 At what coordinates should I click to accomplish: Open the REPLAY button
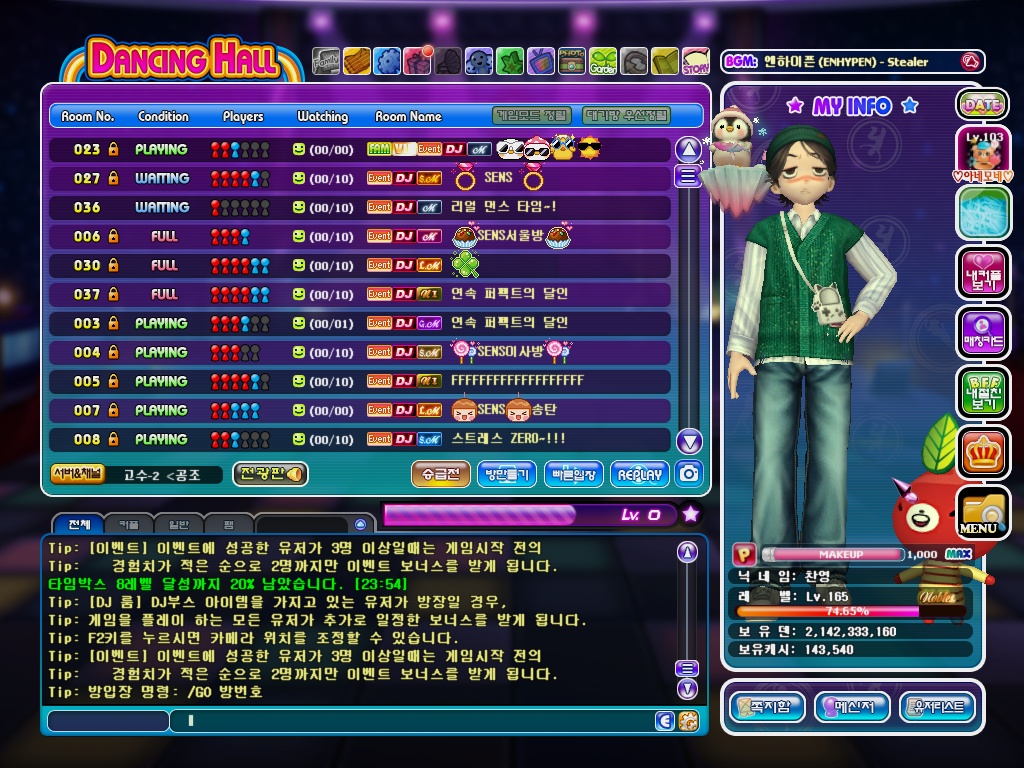pos(639,474)
